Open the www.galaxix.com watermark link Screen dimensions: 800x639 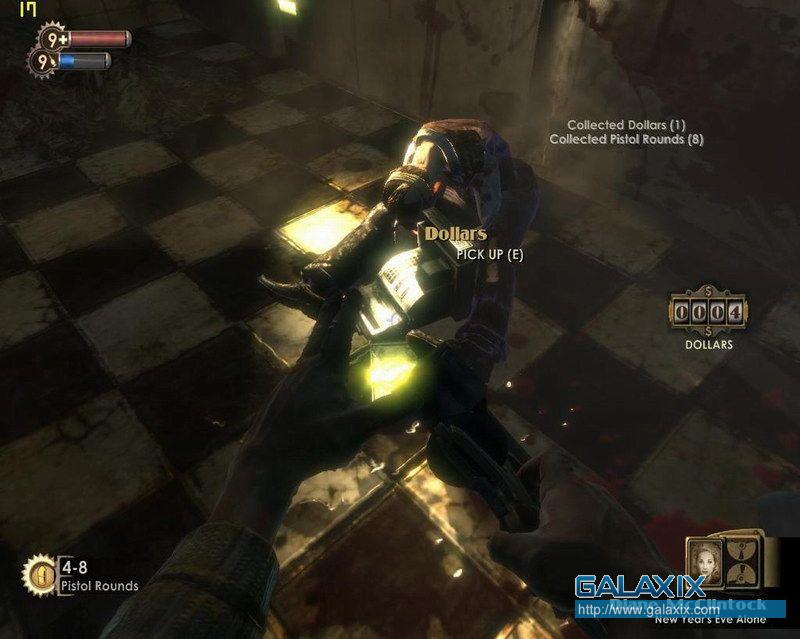(x=647, y=609)
